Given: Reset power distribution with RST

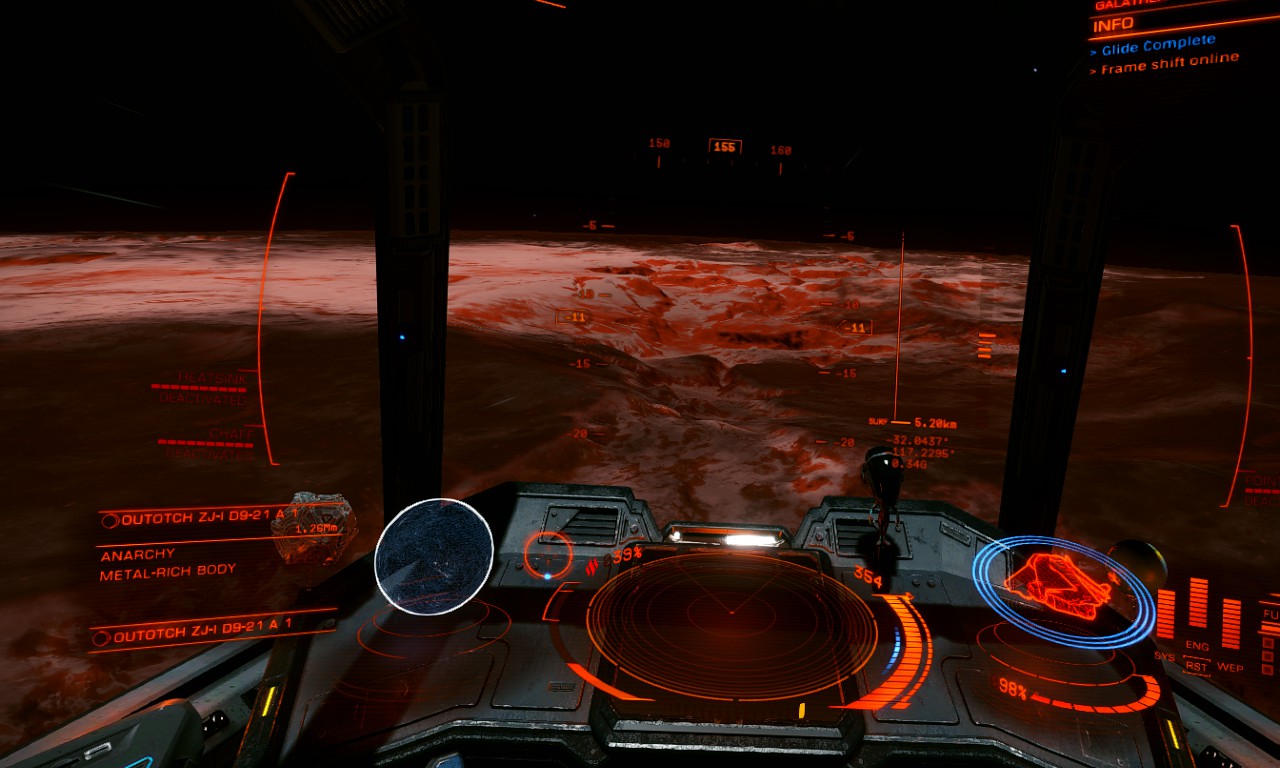Looking at the screenshot, I should tap(1197, 665).
